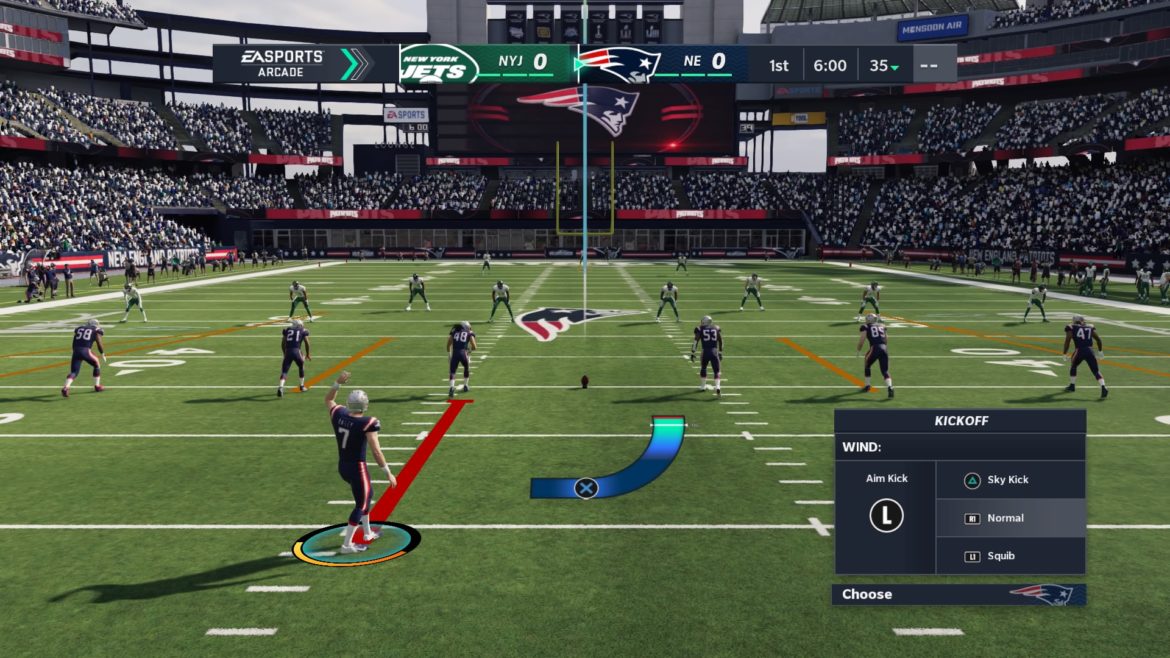Image resolution: width=1170 pixels, height=658 pixels.
Task: Pick the Squib kick option
Action: [x=1010, y=556]
